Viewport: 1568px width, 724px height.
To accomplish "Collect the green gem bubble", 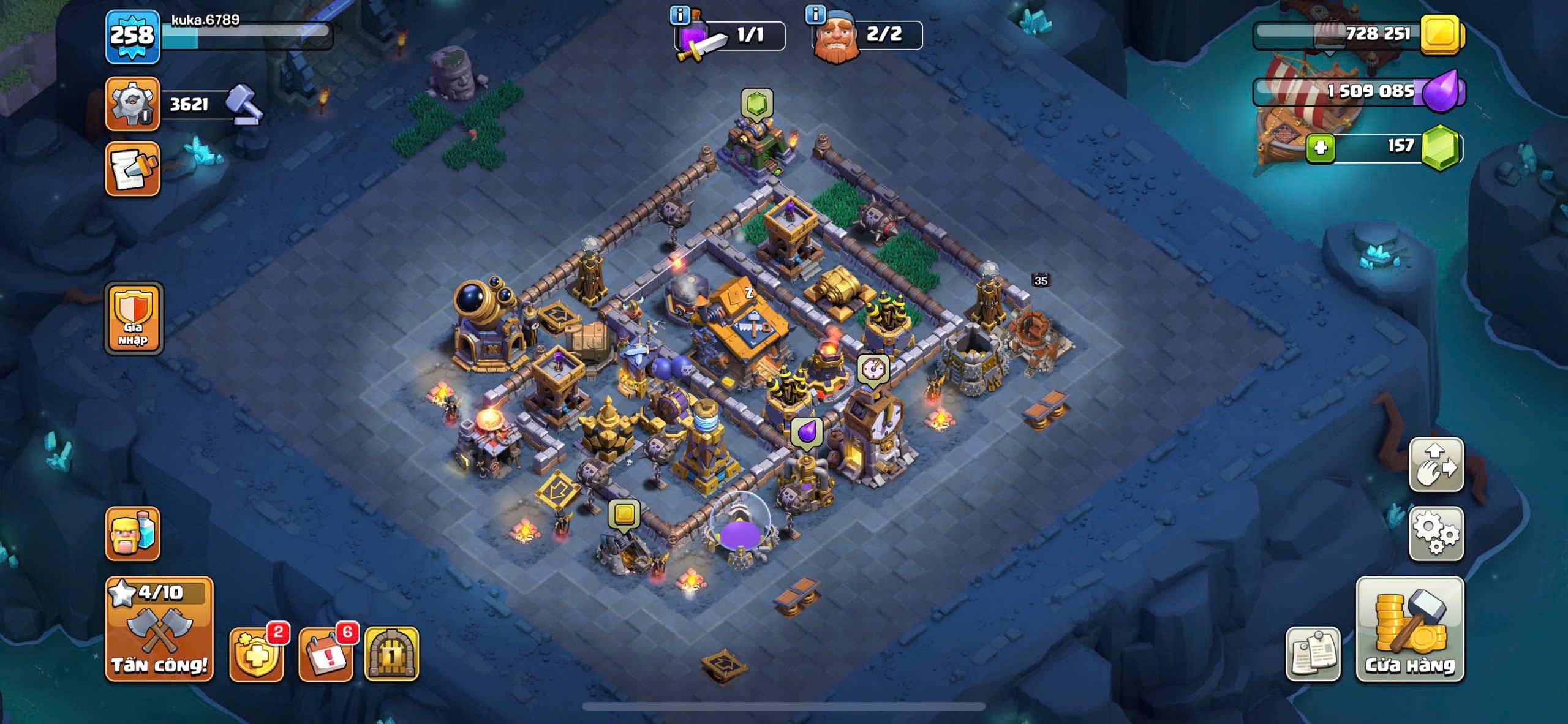I will pos(757,103).
